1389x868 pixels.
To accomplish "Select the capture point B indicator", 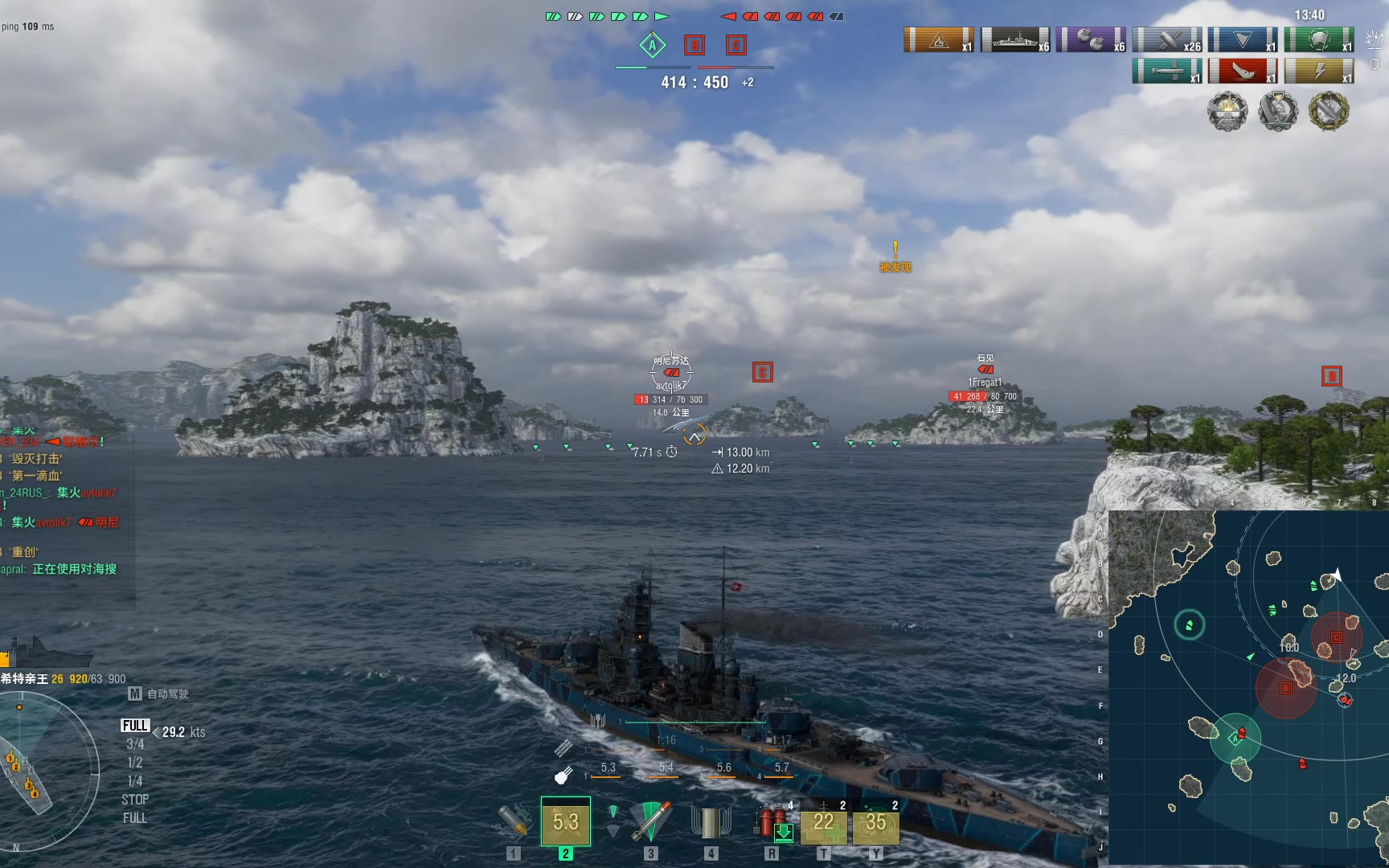I will (694, 45).
